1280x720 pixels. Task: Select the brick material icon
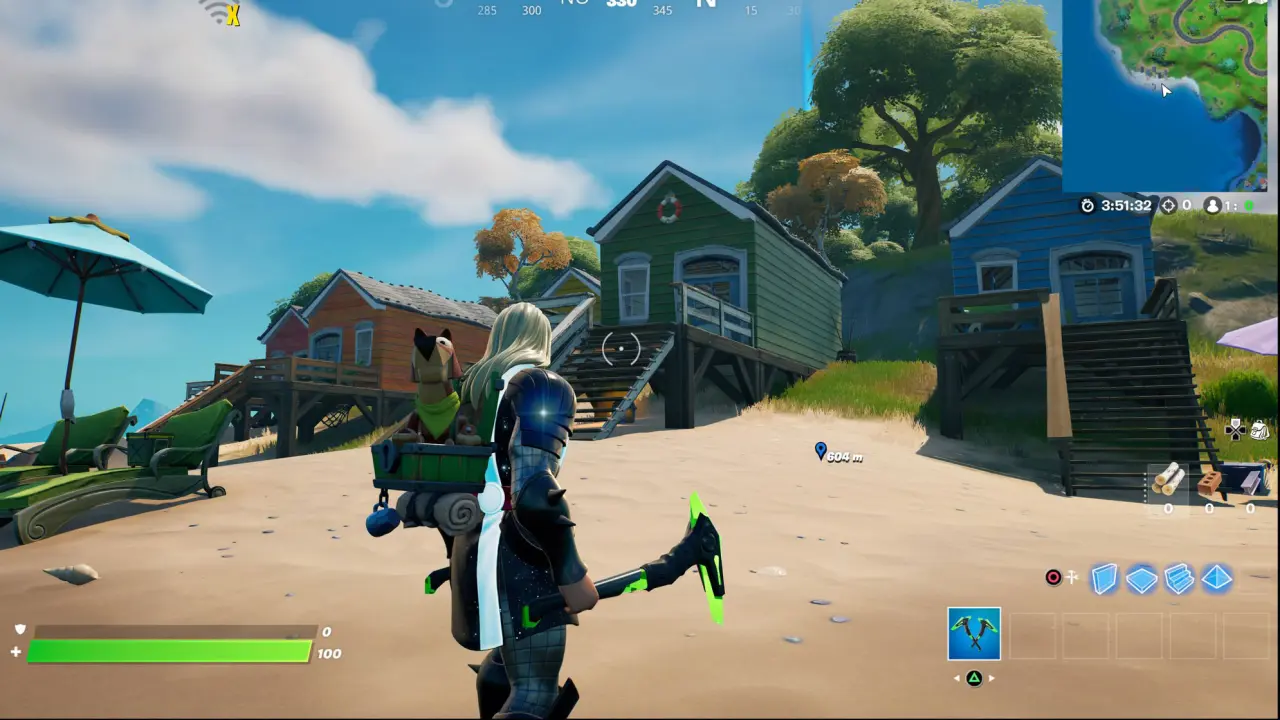[x=1209, y=483]
